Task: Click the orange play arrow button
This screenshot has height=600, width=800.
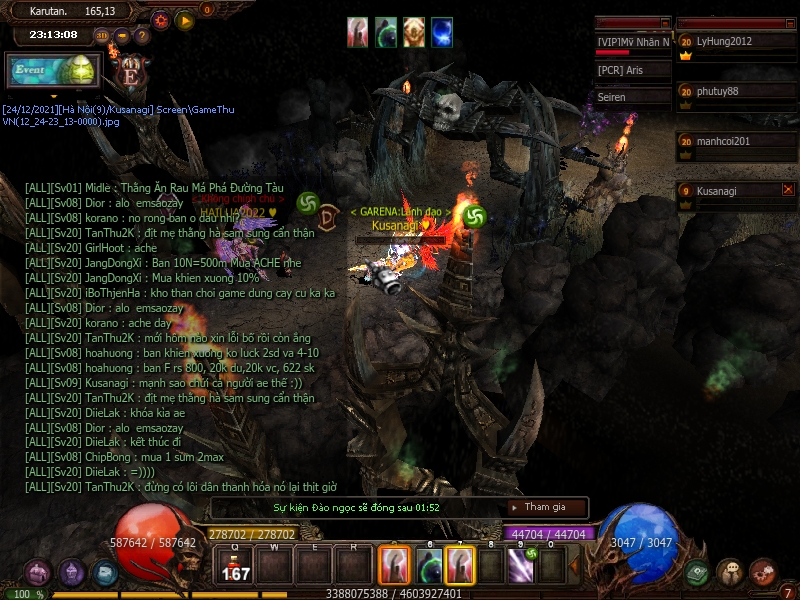Action: (x=185, y=20)
